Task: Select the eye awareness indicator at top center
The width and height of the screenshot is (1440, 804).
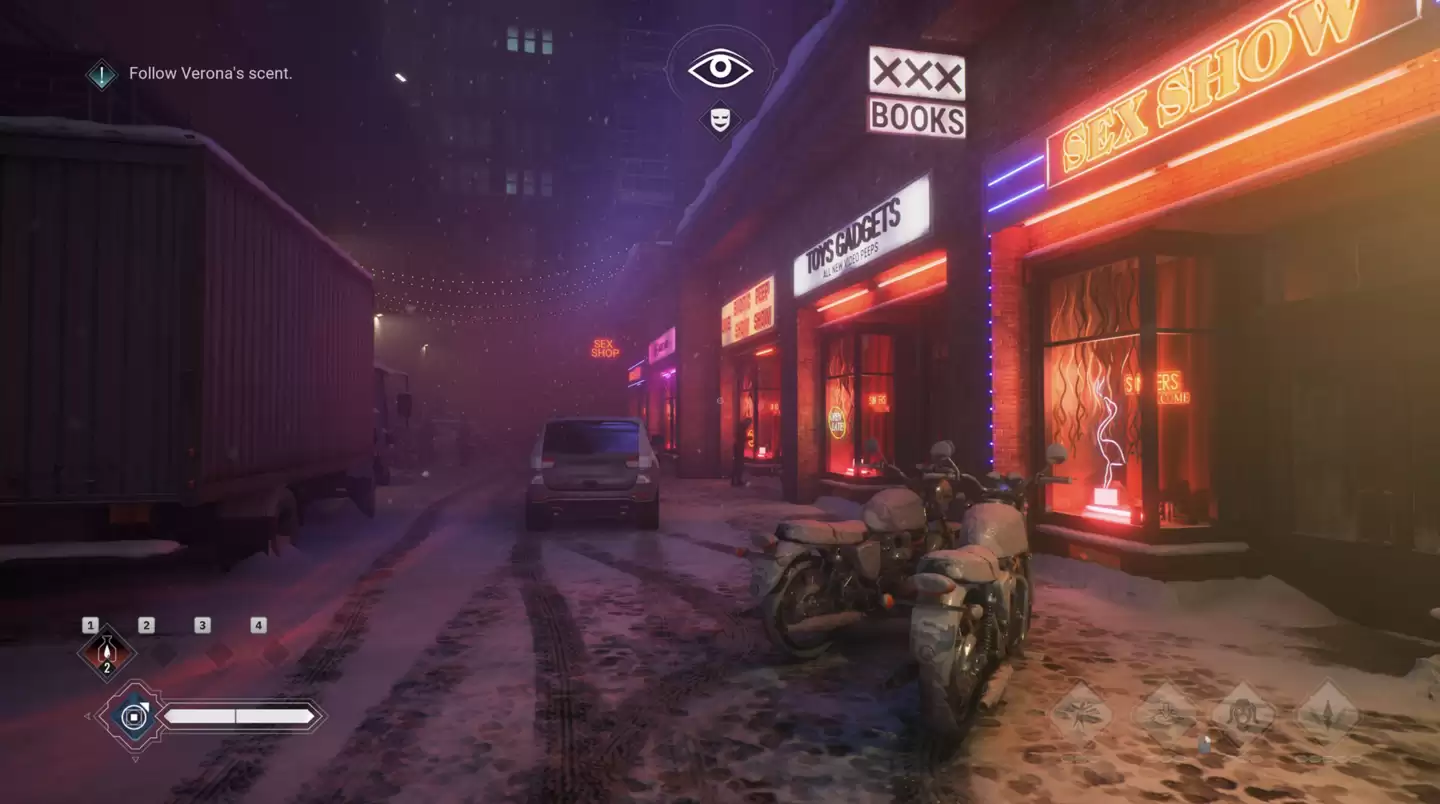Action: click(722, 68)
